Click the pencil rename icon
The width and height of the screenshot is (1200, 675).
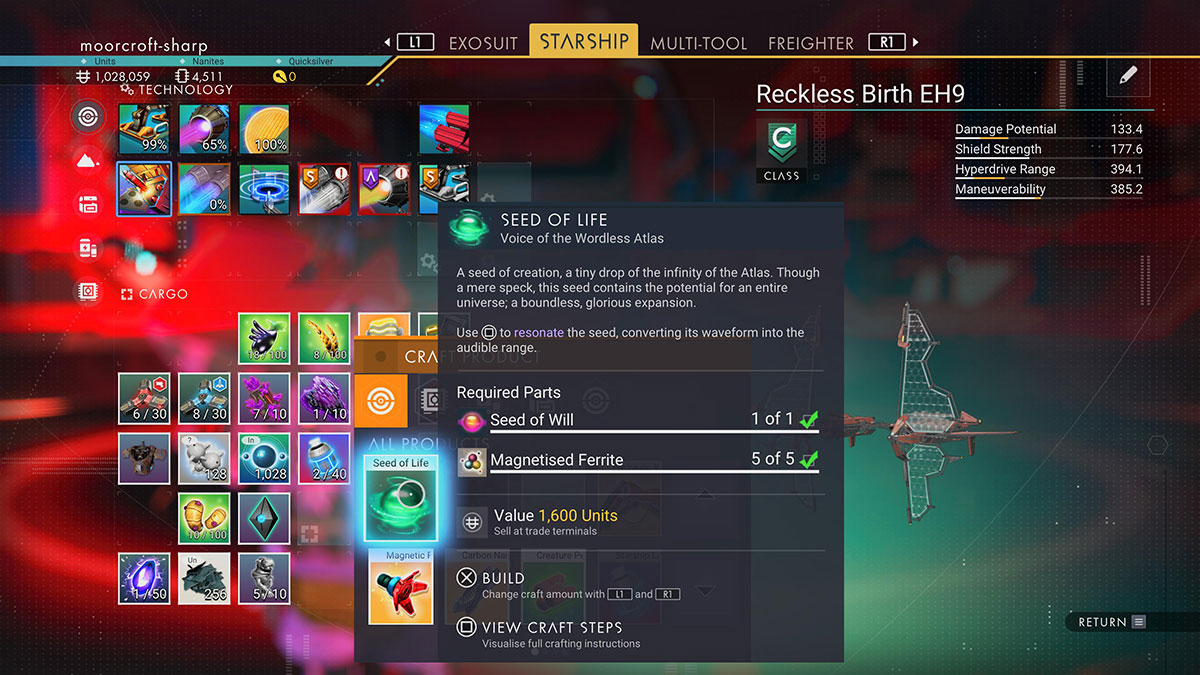1128,75
